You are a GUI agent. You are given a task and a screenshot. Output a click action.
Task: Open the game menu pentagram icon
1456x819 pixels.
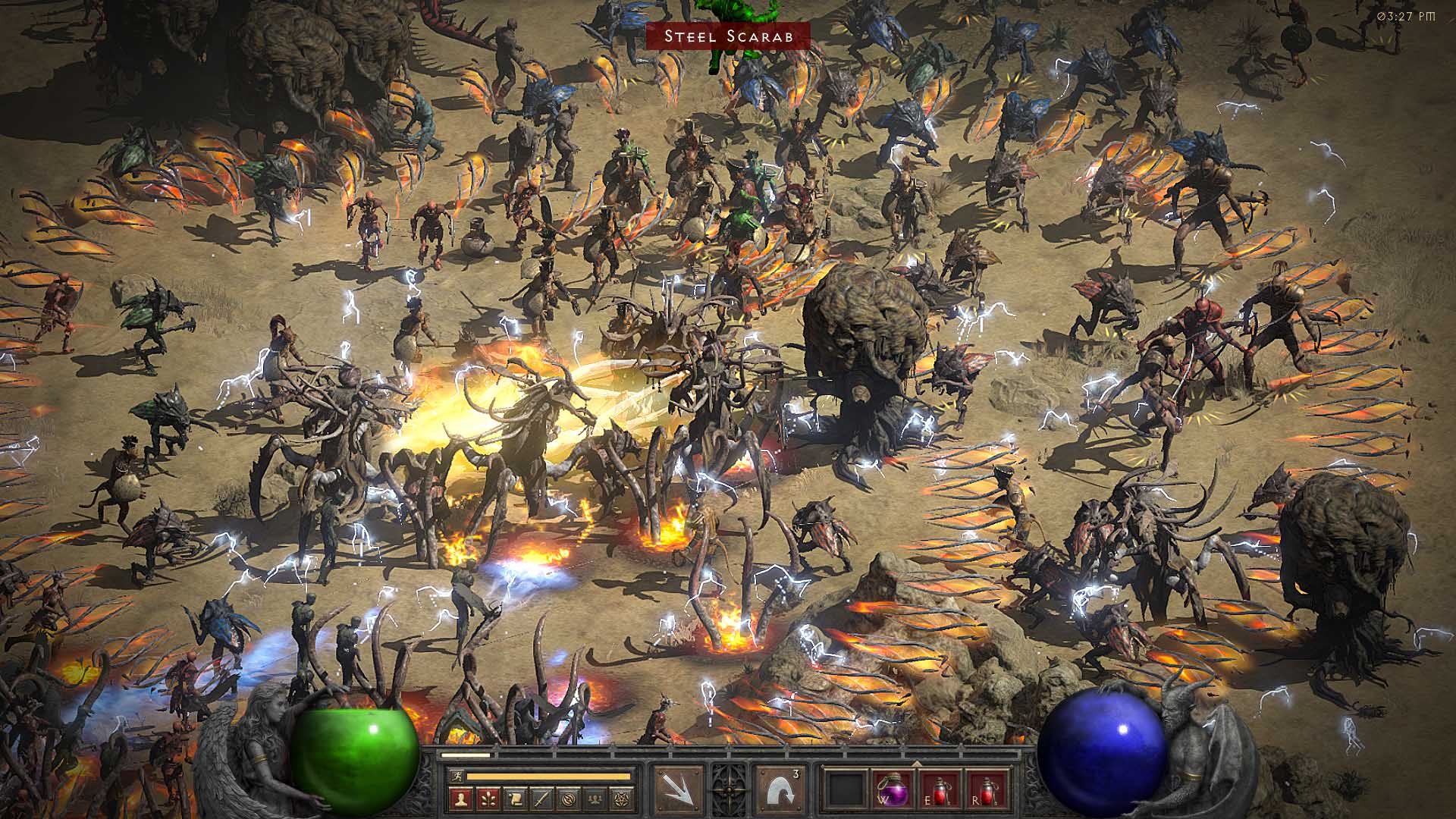[x=622, y=798]
